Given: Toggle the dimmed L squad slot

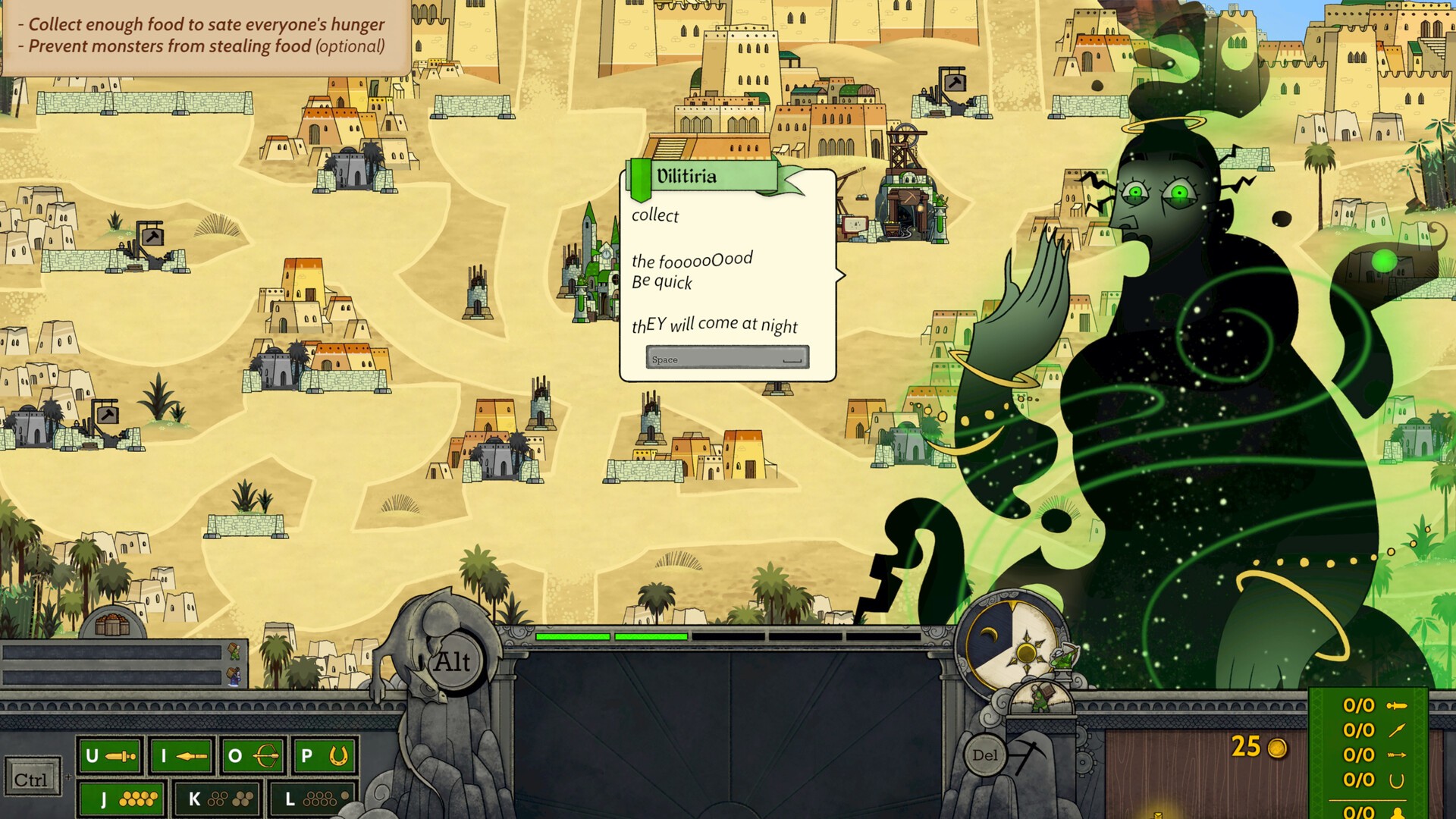Looking at the screenshot, I should 311,798.
